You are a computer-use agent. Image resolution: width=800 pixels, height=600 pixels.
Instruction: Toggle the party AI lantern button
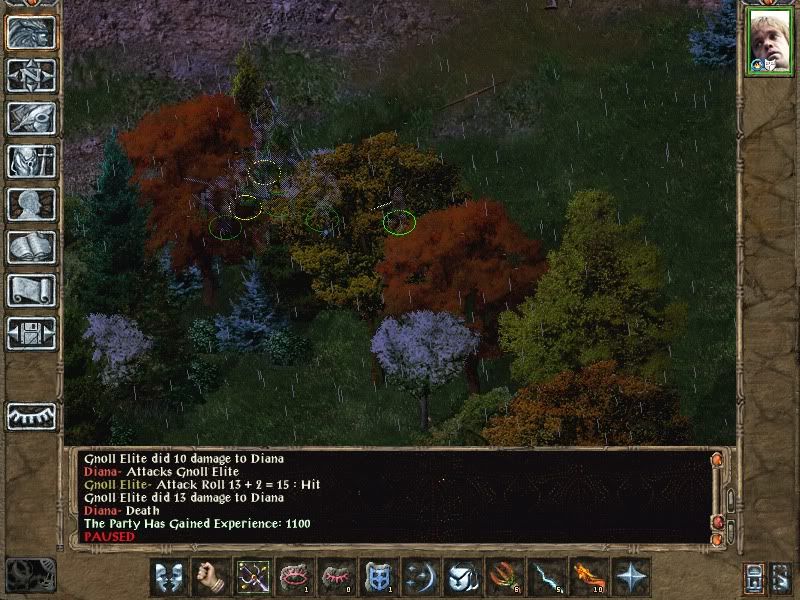[x=754, y=578]
